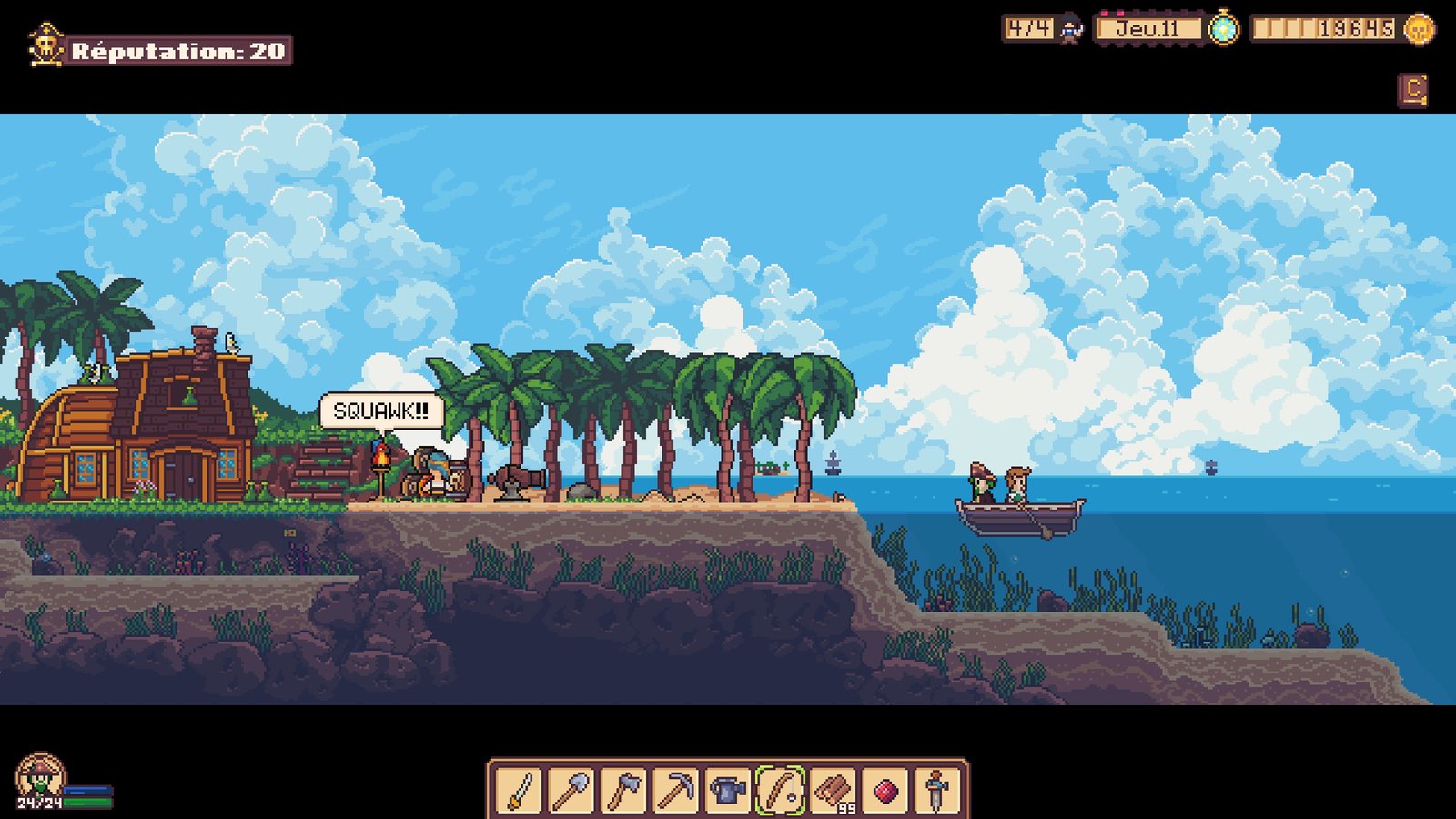Select the wood logs stack of 99
Viewport: 1456px width, 819px height.
click(x=833, y=790)
